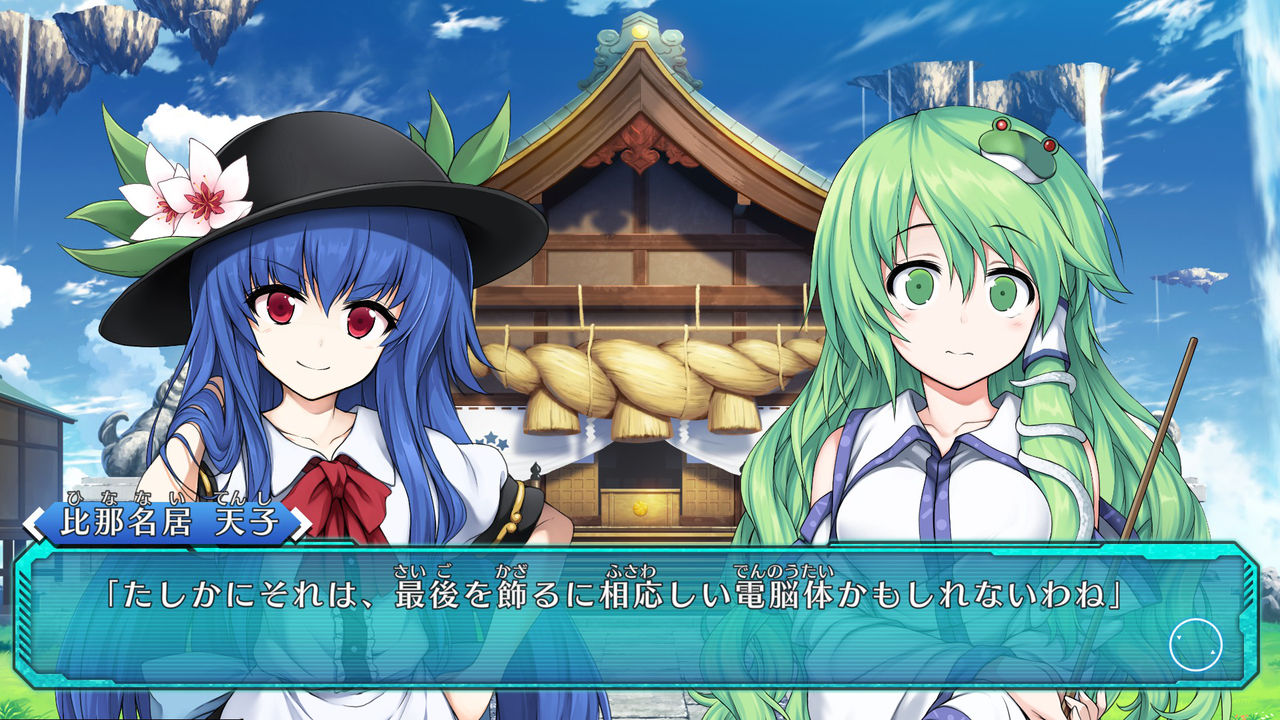The width and height of the screenshot is (1280, 720).
Task: Click the circular continue indicator
Action: [x=1195, y=645]
